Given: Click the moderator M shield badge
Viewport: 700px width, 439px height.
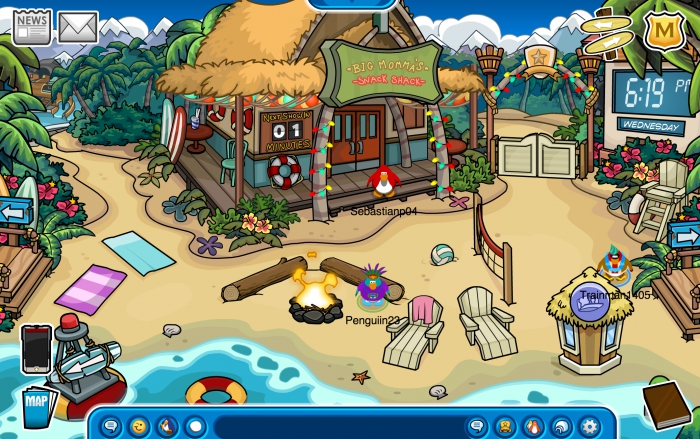Looking at the screenshot, I should click(x=663, y=30).
